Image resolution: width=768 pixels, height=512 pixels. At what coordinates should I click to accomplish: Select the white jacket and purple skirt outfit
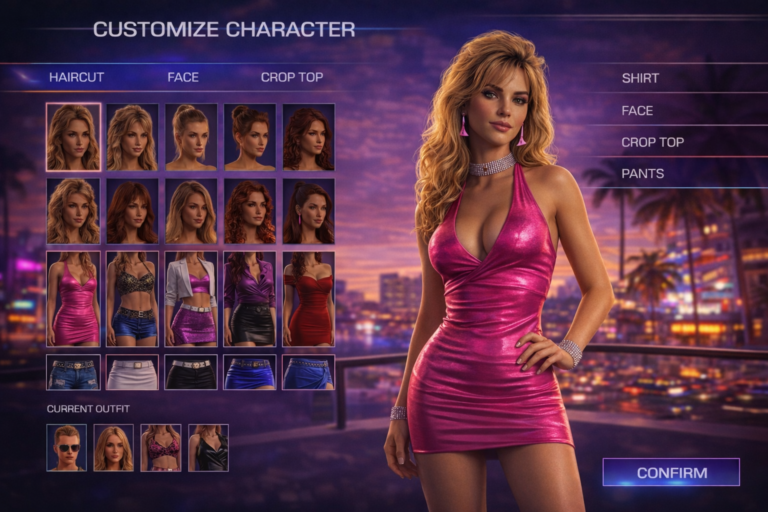tap(191, 299)
